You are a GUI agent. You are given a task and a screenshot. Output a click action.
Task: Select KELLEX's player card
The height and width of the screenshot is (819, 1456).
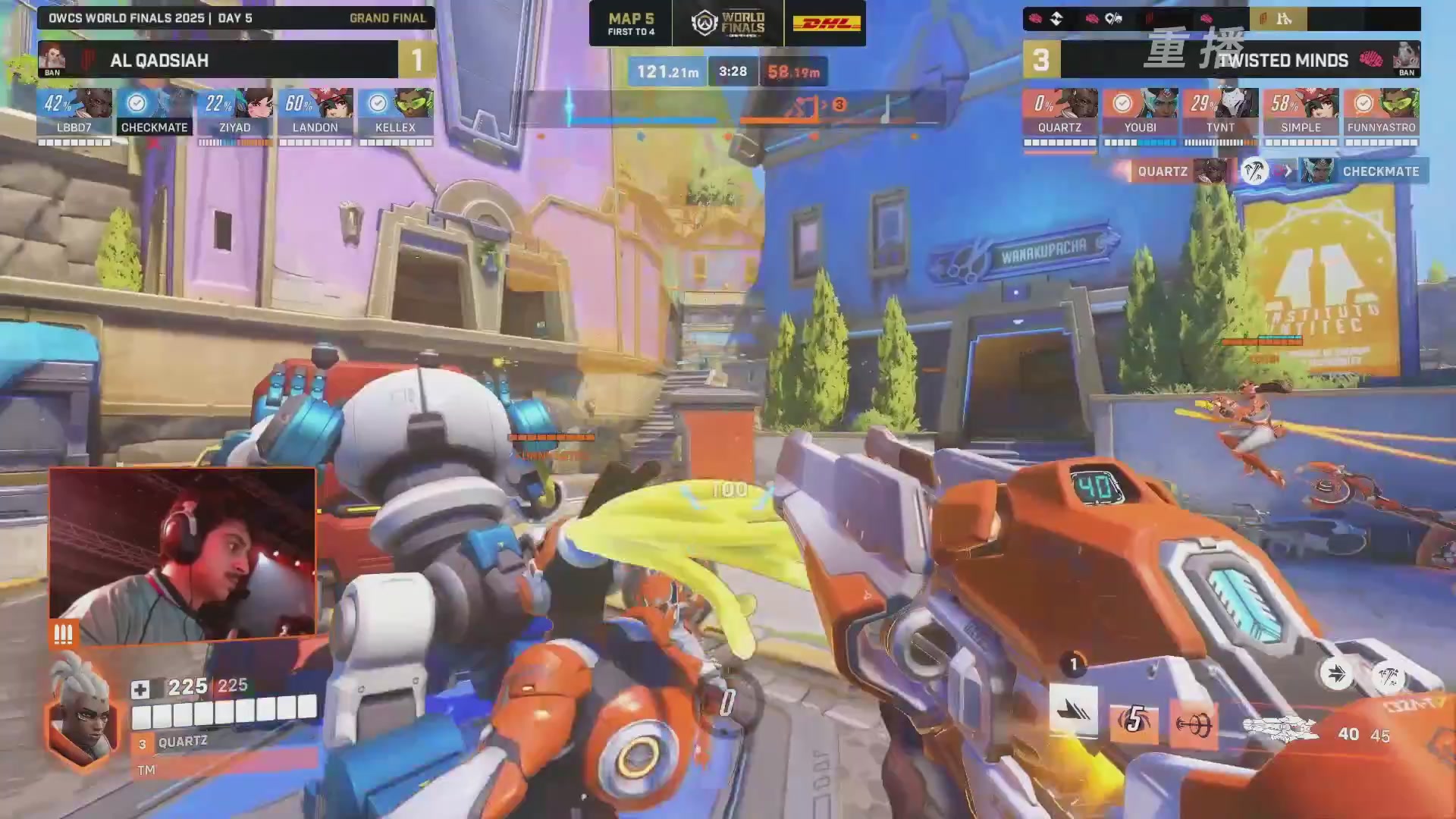tap(396, 112)
